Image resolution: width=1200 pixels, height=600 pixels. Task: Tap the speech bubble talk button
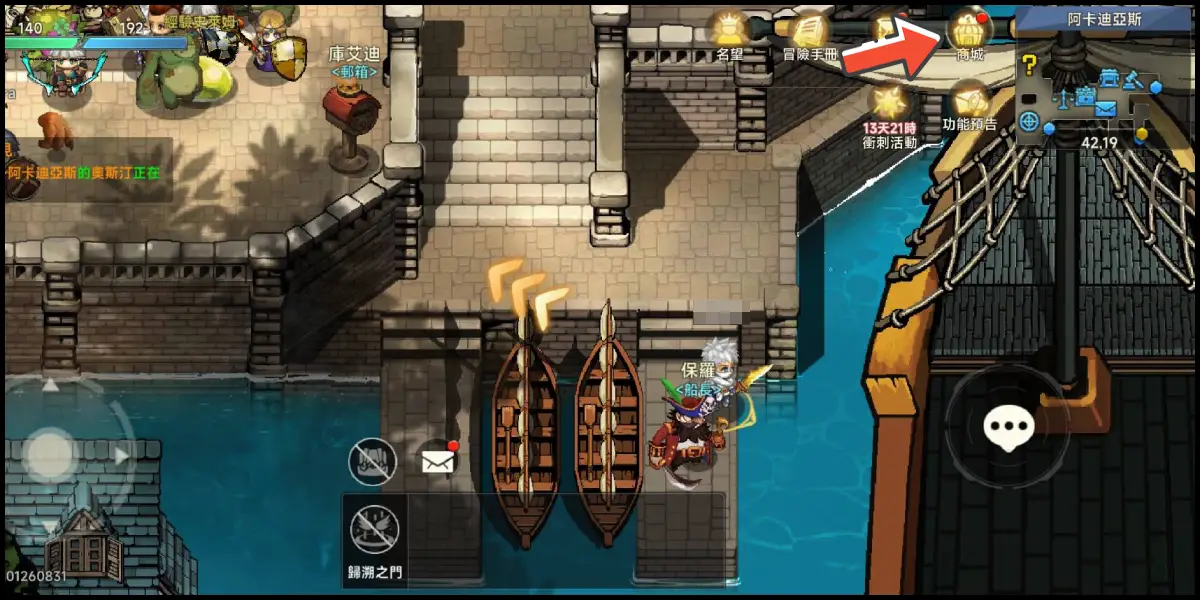(x=1007, y=428)
